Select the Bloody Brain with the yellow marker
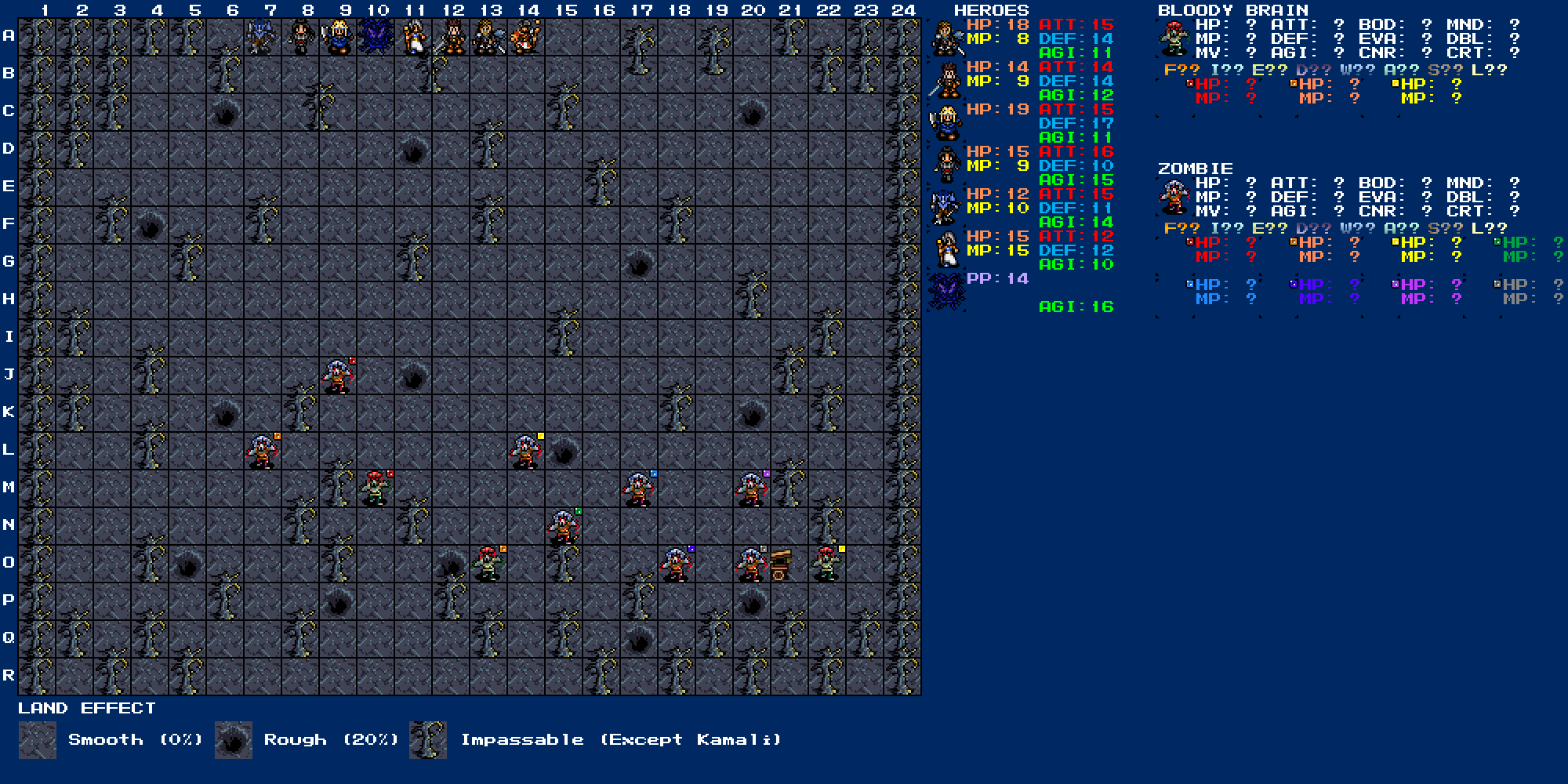1568x784 pixels. [x=826, y=564]
